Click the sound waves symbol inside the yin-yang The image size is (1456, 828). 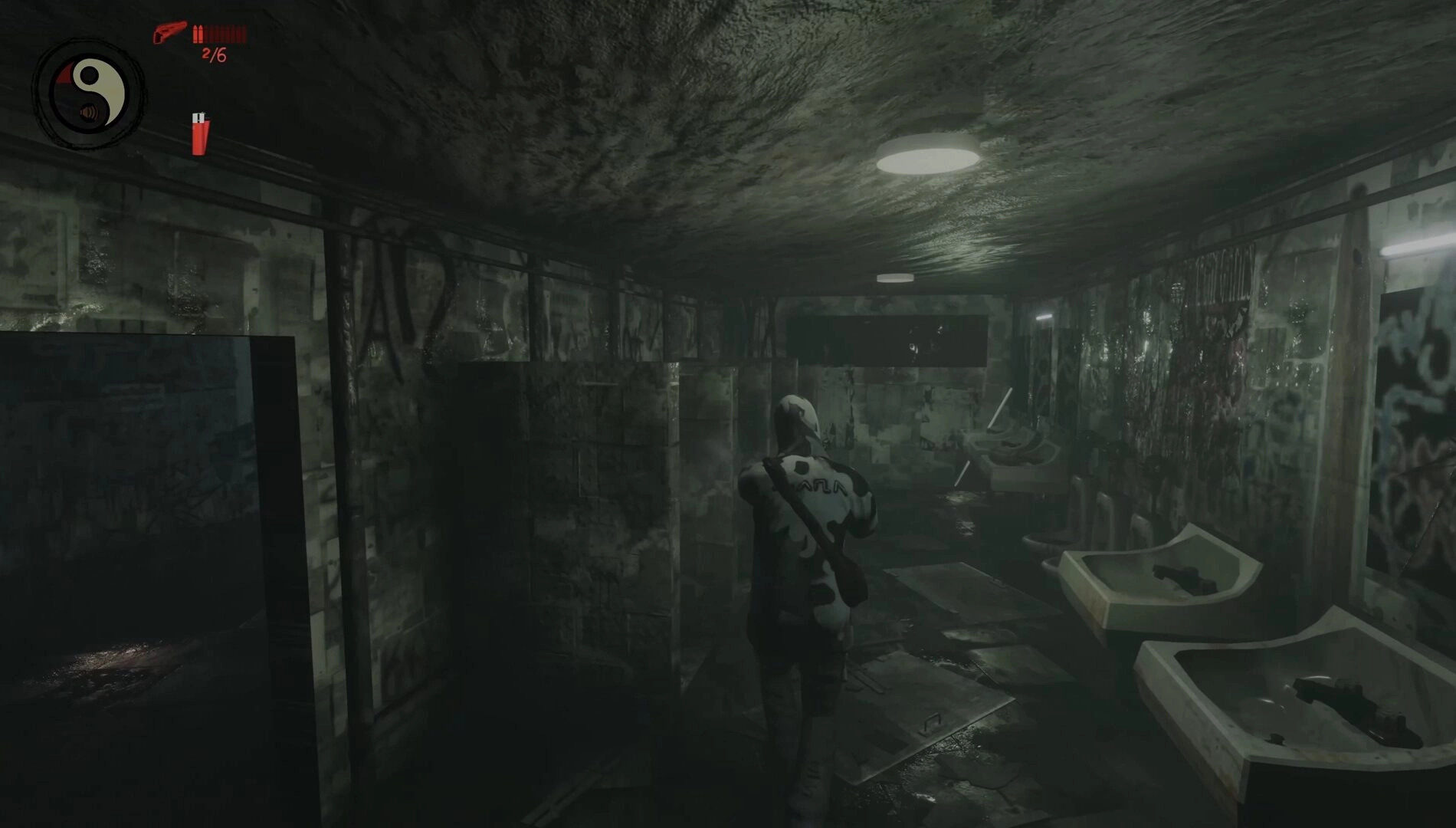pyautogui.click(x=89, y=113)
